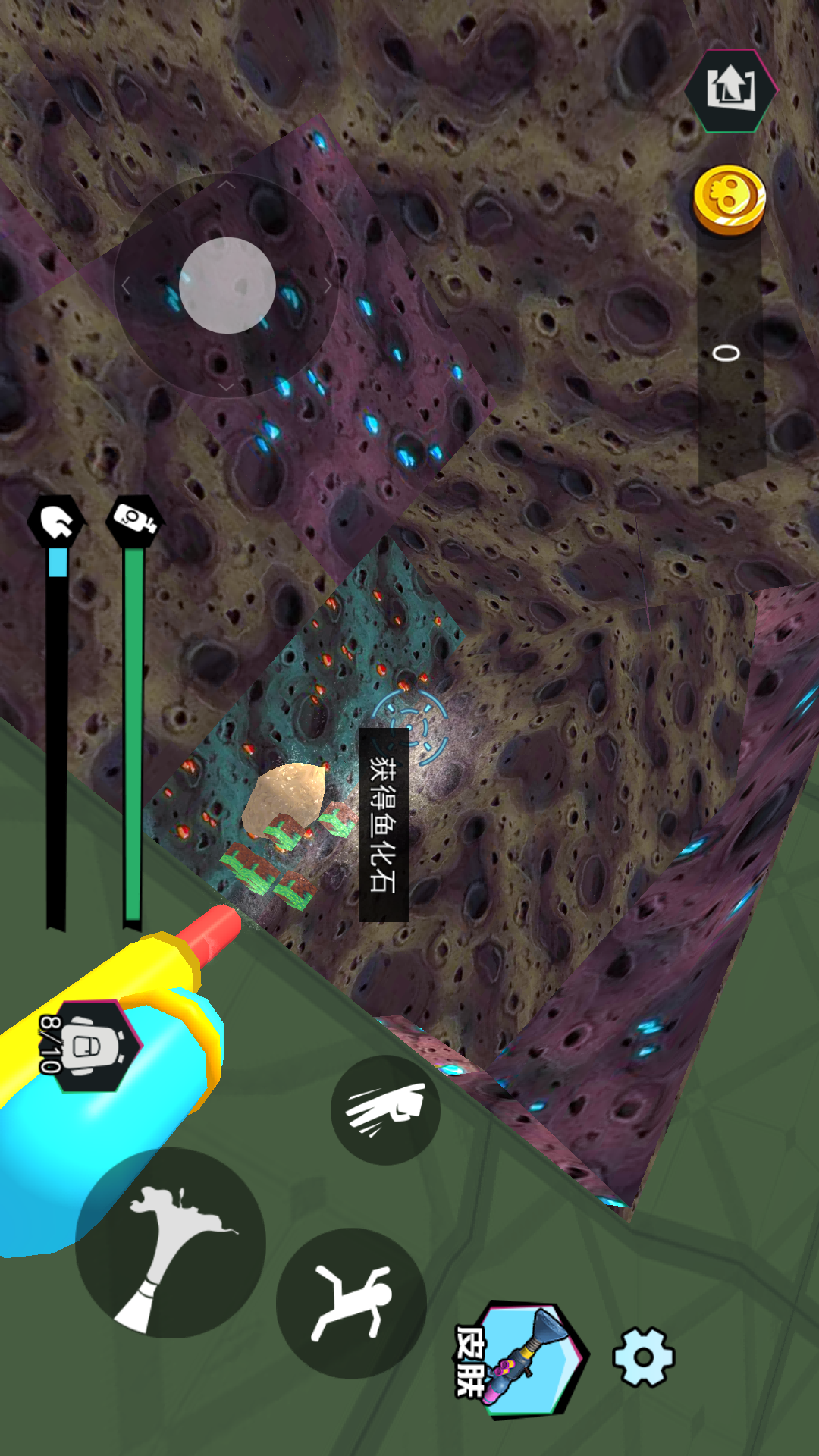The width and height of the screenshot is (819, 1456).
Task: Tap the virtual joystick knob
Action: pos(227,285)
